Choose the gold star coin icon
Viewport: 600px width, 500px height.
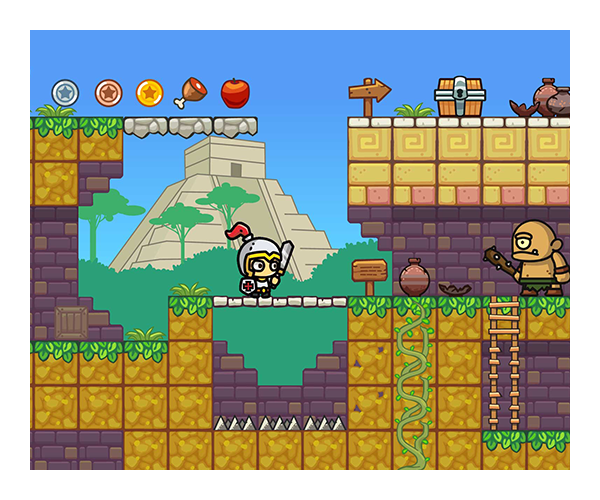tap(150, 93)
